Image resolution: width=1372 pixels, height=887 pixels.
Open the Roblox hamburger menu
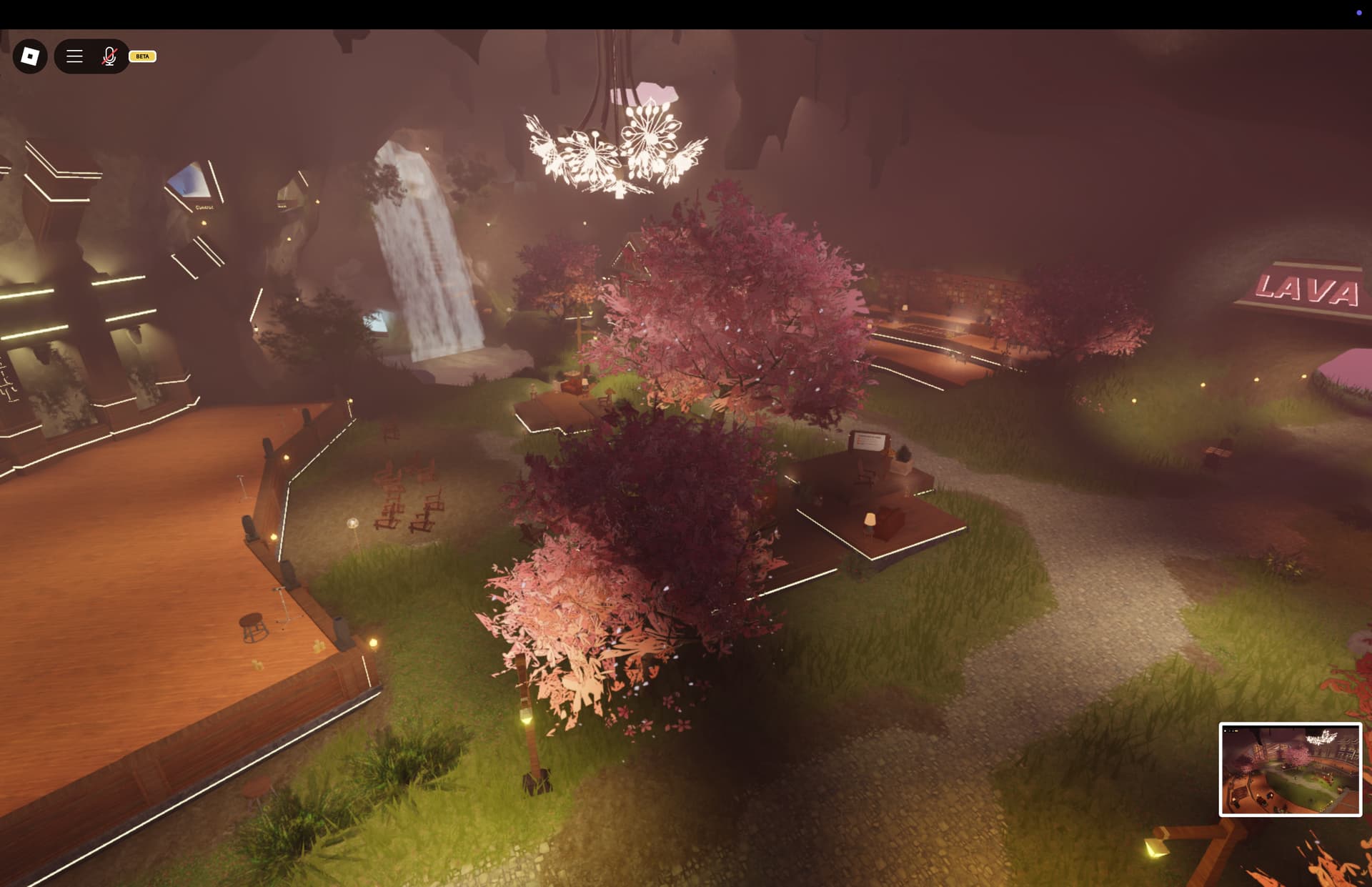click(74, 56)
